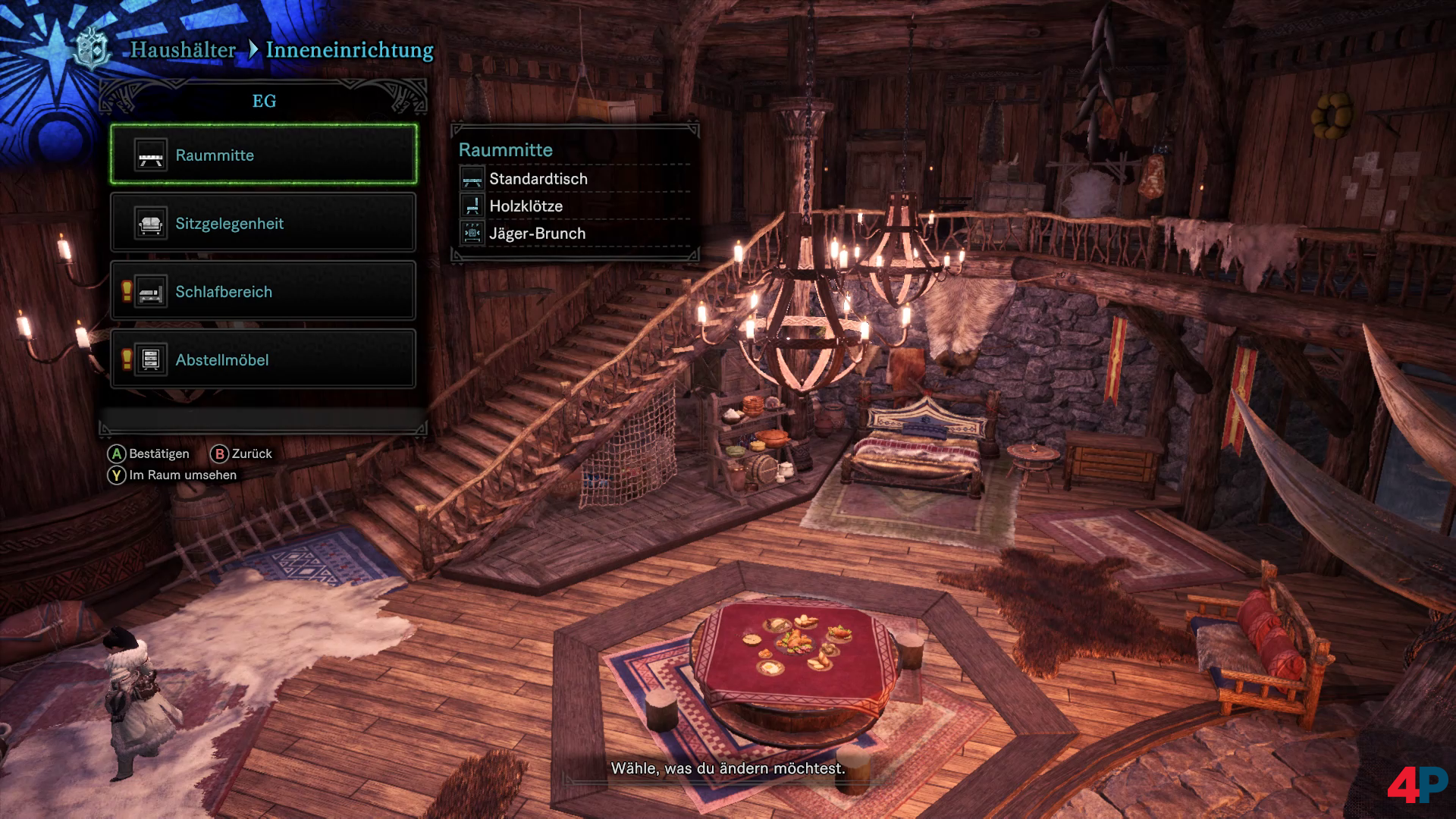Screen dimensions: 1456x819
Task: Select the Holzklötze list row
Action: (574, 206)
